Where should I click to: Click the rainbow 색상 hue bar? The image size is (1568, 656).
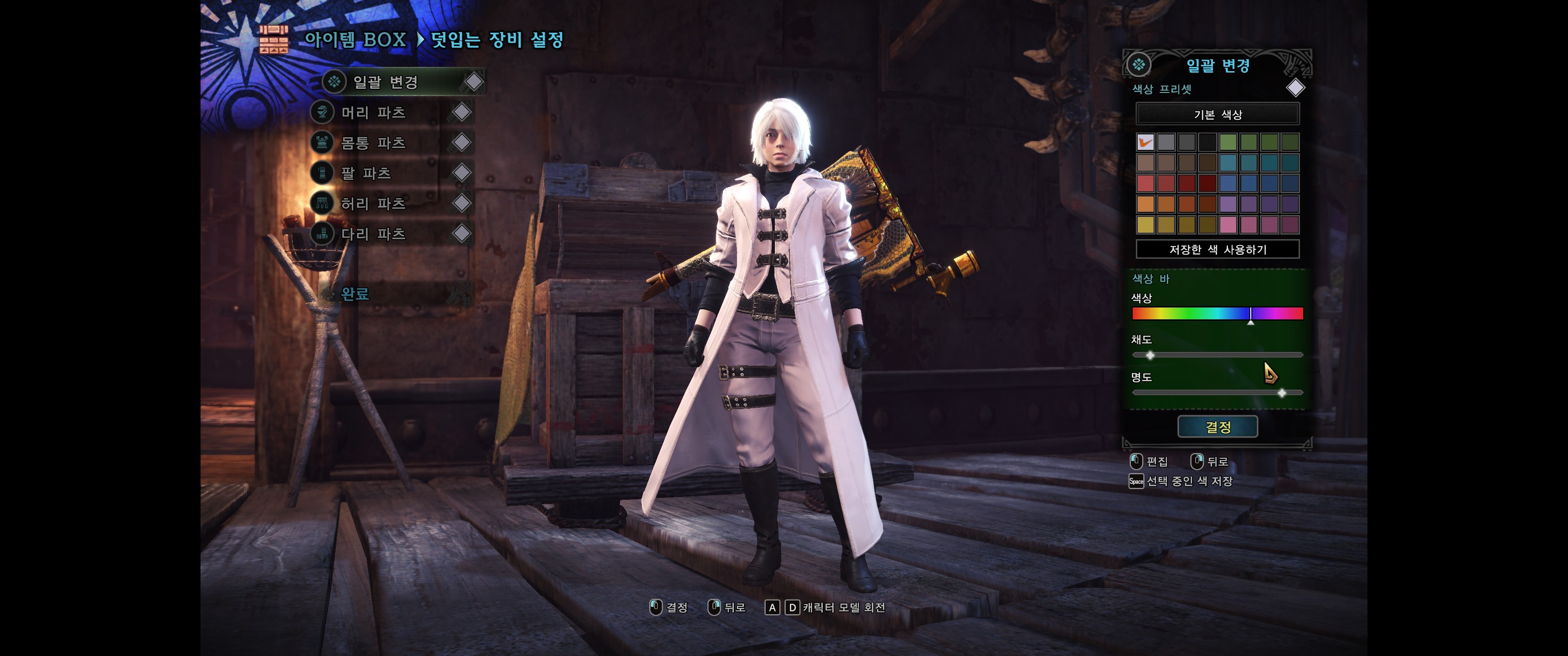pyautogui.click(x=1217, y=313)
